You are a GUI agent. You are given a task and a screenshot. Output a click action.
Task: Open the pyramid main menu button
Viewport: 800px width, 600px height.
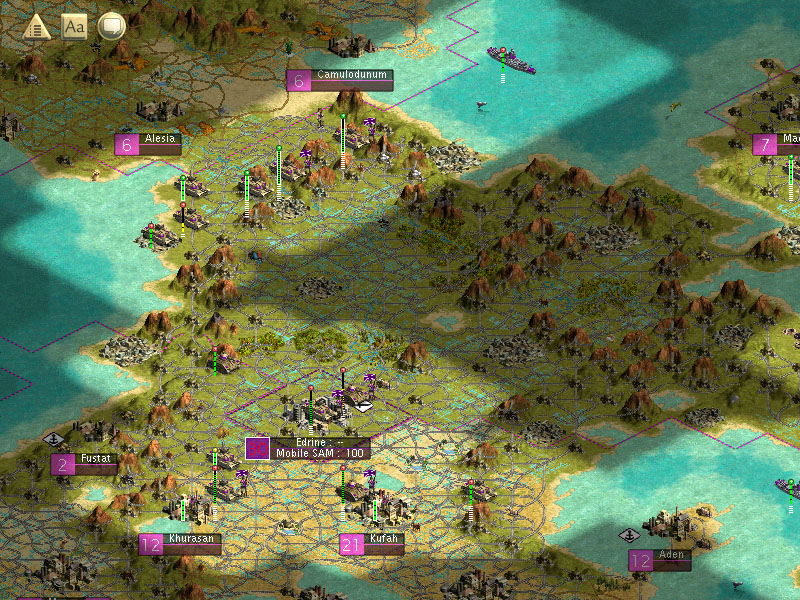[37, 26]
